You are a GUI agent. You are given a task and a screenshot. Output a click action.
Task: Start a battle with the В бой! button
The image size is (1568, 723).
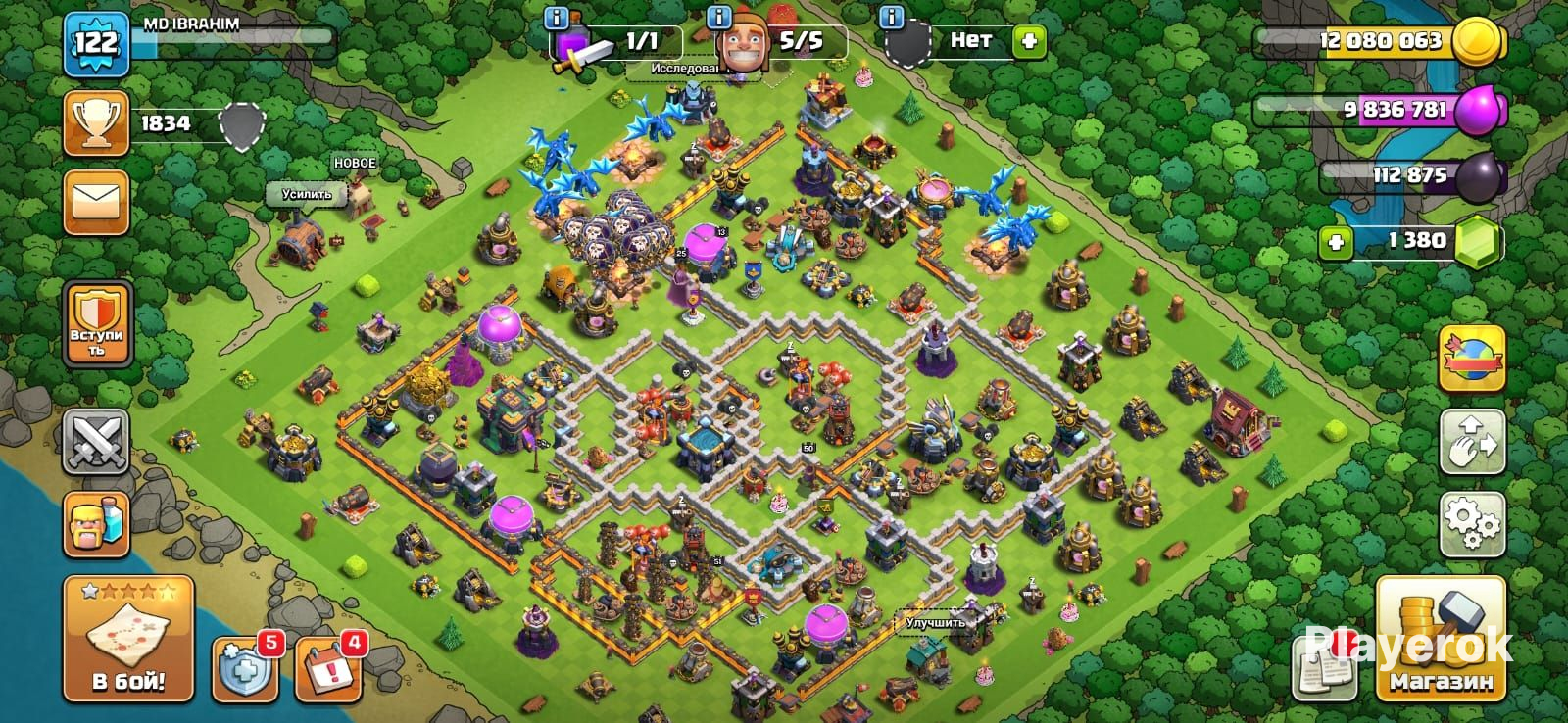pyautogui.click(x=128, y=638)
